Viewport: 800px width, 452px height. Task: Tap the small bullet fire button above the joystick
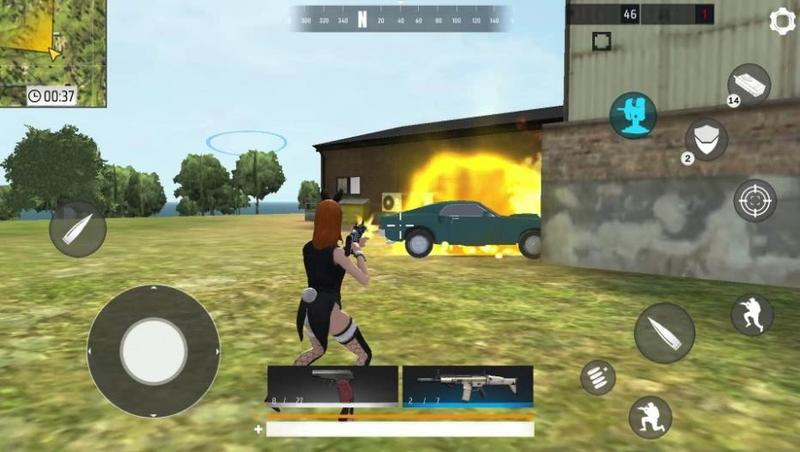(77, 228)
